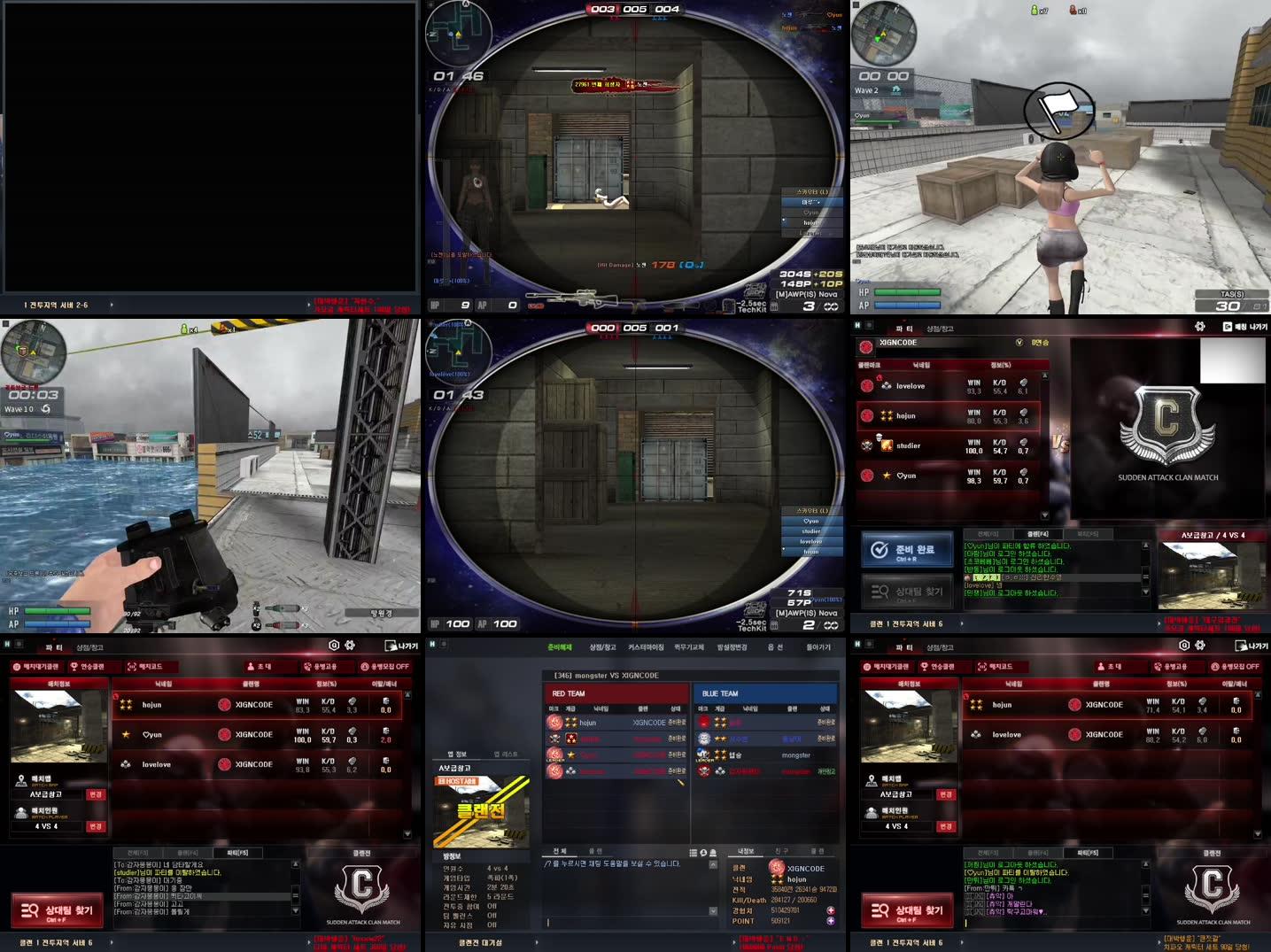The image size is (1271, 952).
Task: Expand the server notice arrow at bottom left
Action: [112, 940]
